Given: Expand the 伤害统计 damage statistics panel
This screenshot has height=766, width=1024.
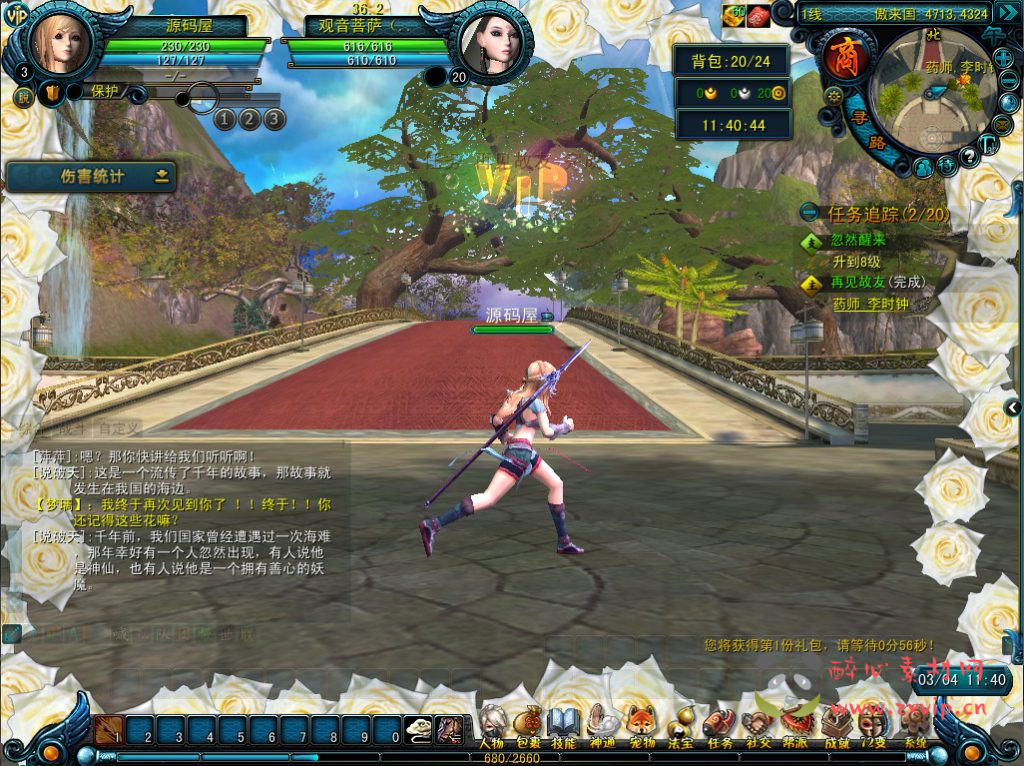Looking at the screenshot, I should 161,177.
